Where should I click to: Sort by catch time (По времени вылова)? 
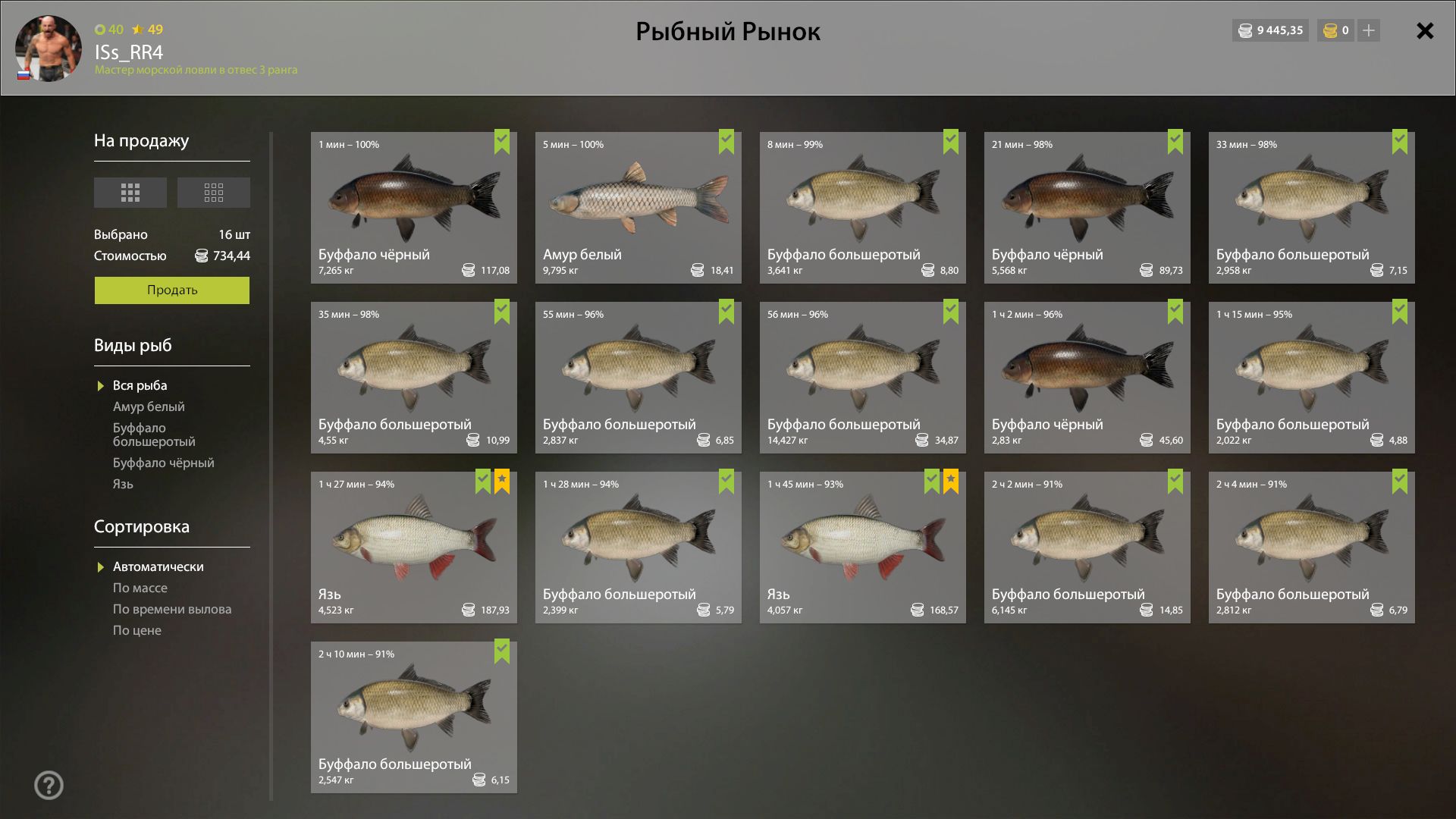(172, 610)
